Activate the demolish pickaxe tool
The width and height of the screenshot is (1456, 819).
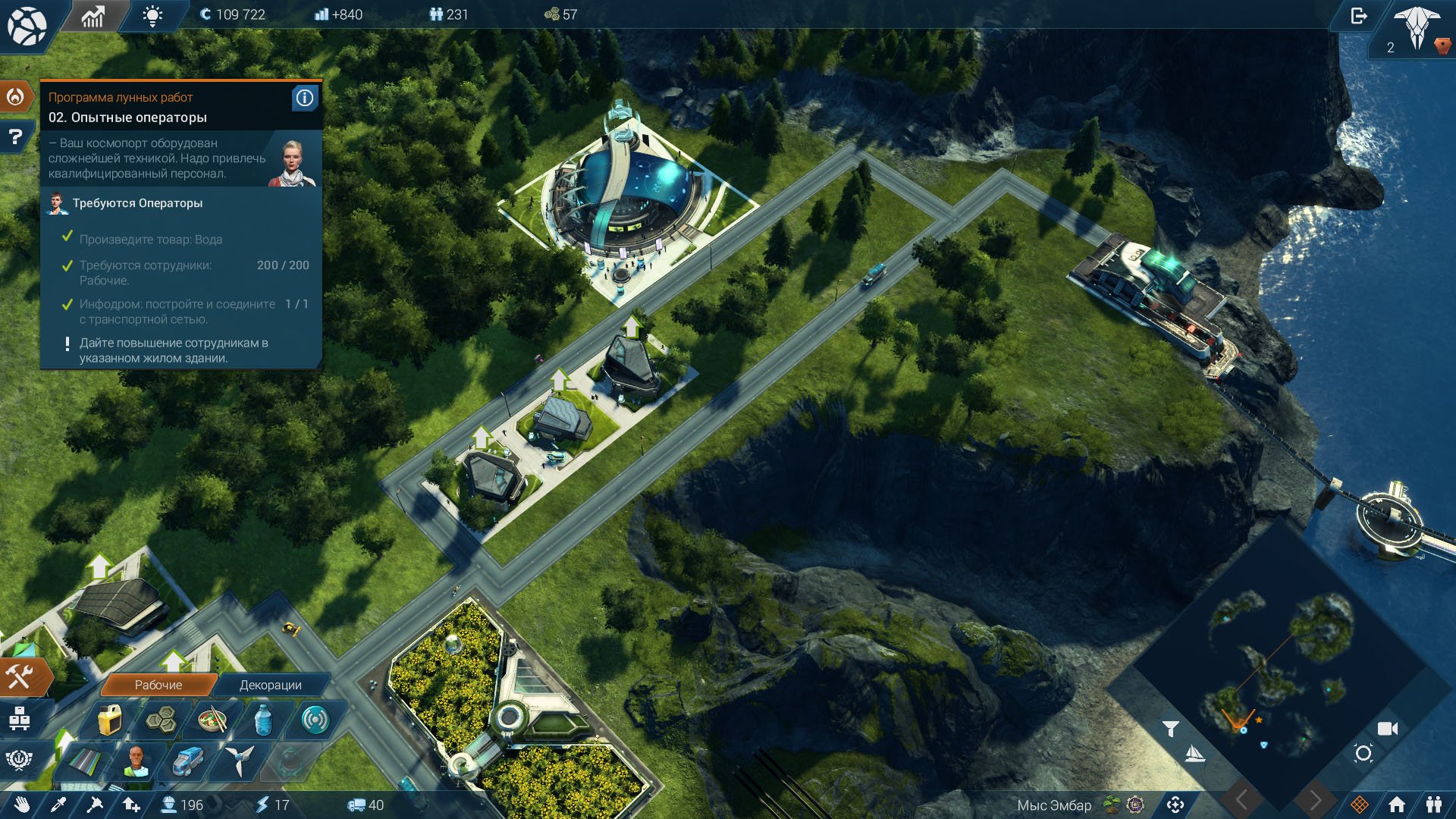[x=95, y=805]
